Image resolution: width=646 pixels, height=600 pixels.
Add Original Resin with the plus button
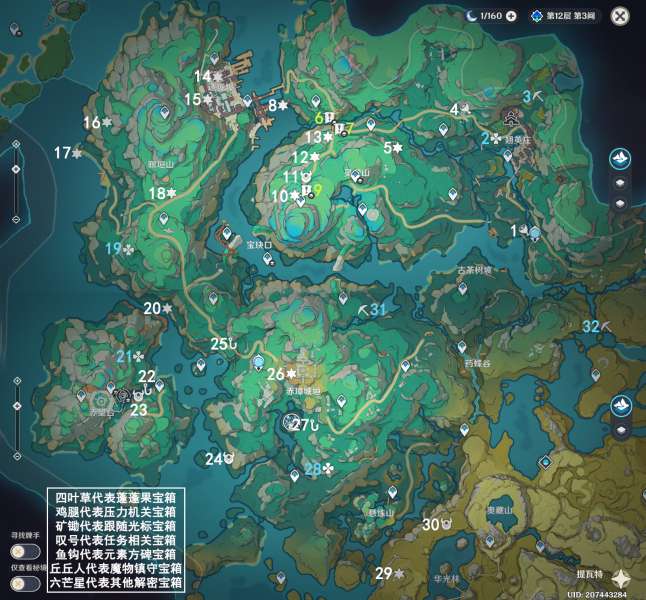coord(511,16)
